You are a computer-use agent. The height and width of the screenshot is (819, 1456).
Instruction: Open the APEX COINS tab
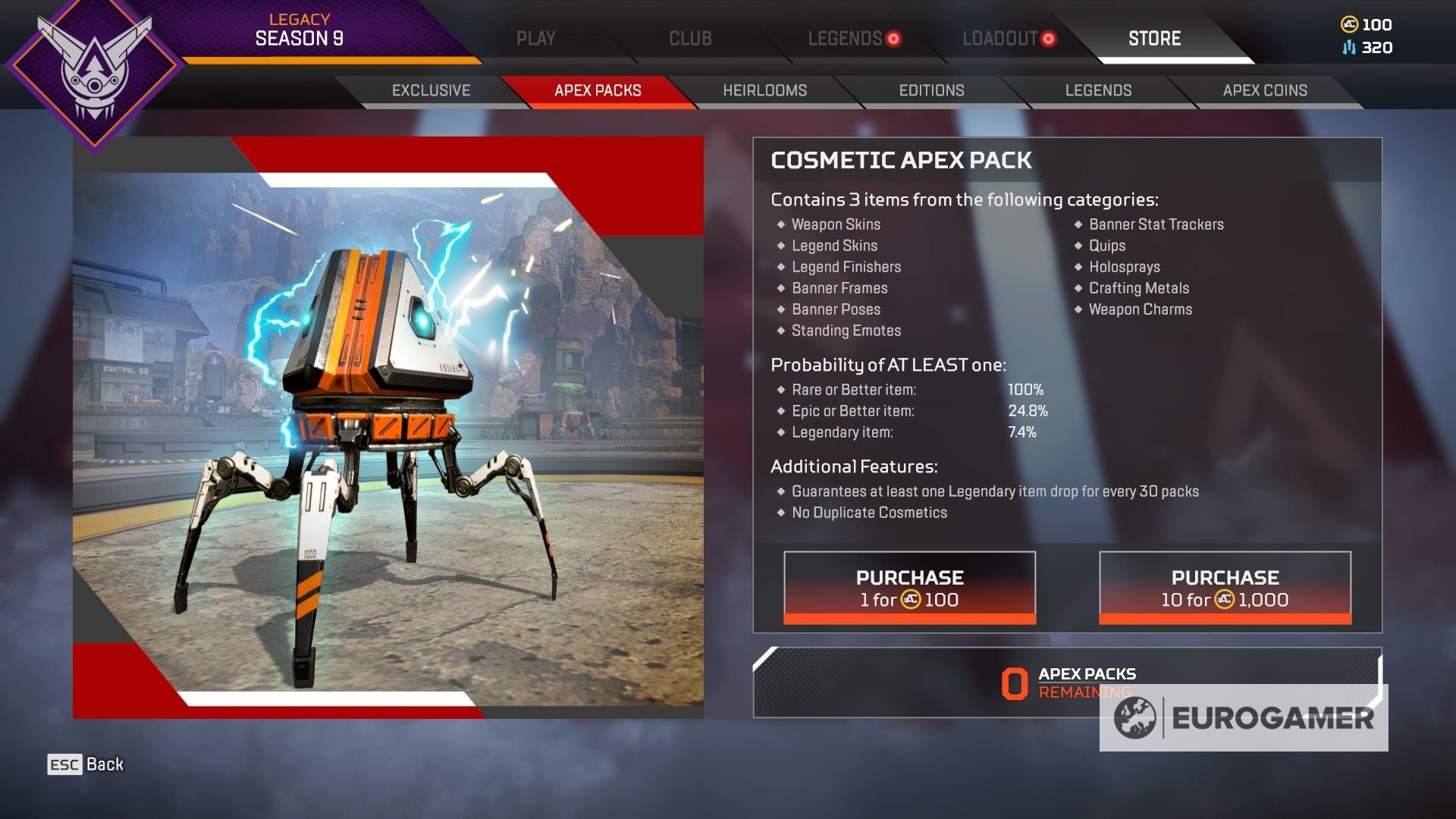point(1264,90)
